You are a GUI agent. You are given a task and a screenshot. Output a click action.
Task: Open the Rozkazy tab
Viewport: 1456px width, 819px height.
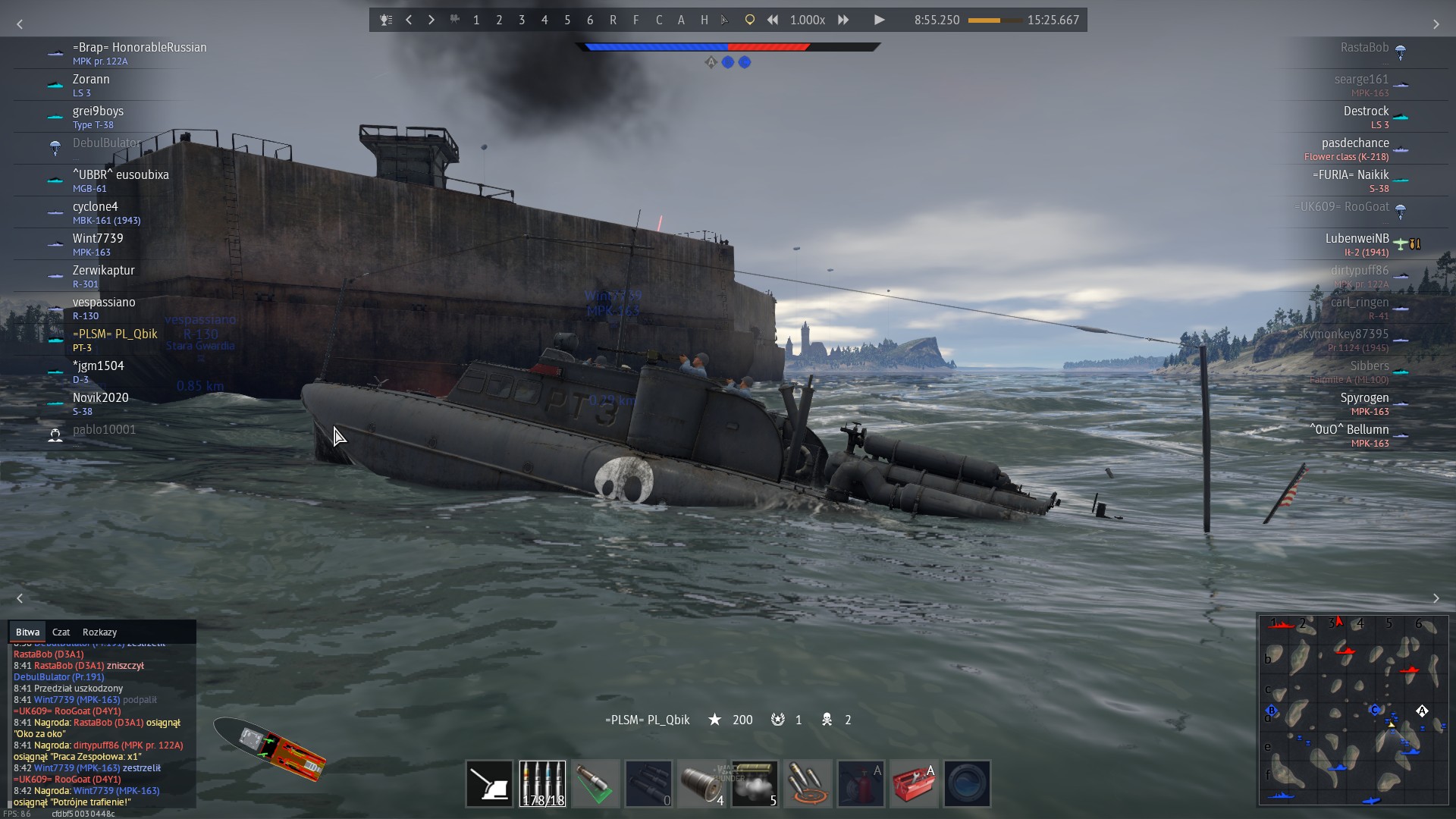[99, 632]
